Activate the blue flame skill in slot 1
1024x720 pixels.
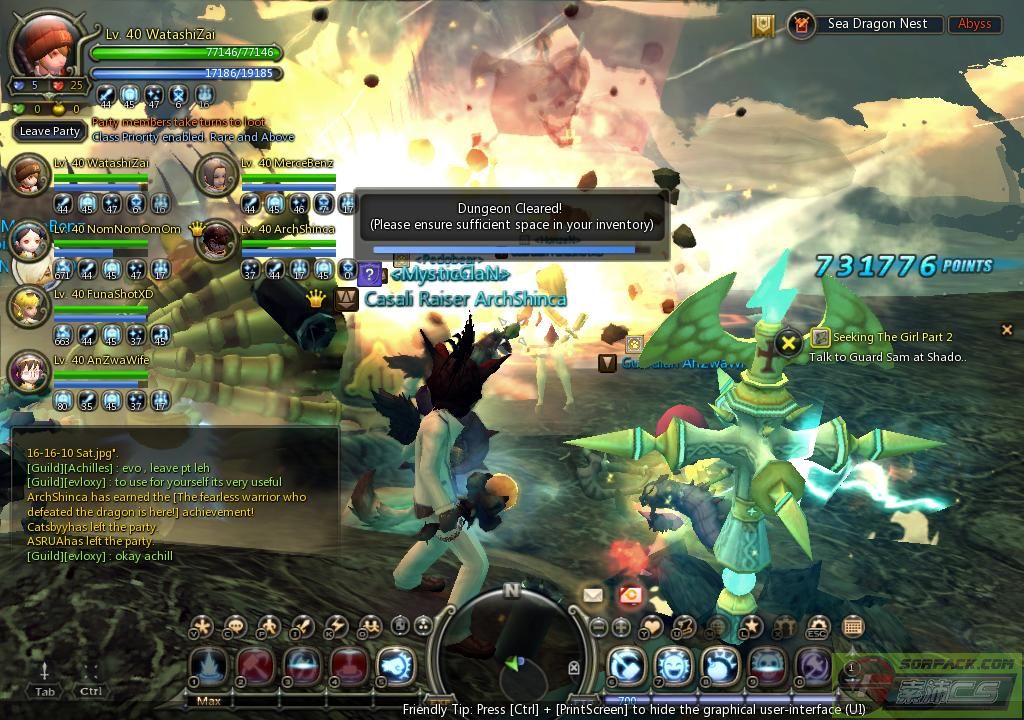(209, 667)
